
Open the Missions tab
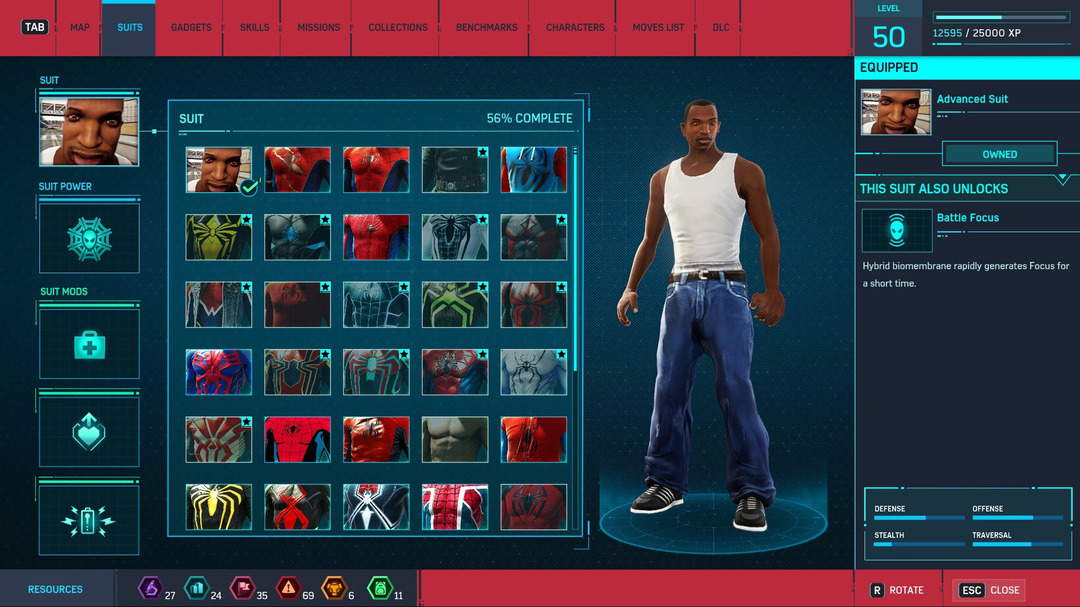click(318, 27)
